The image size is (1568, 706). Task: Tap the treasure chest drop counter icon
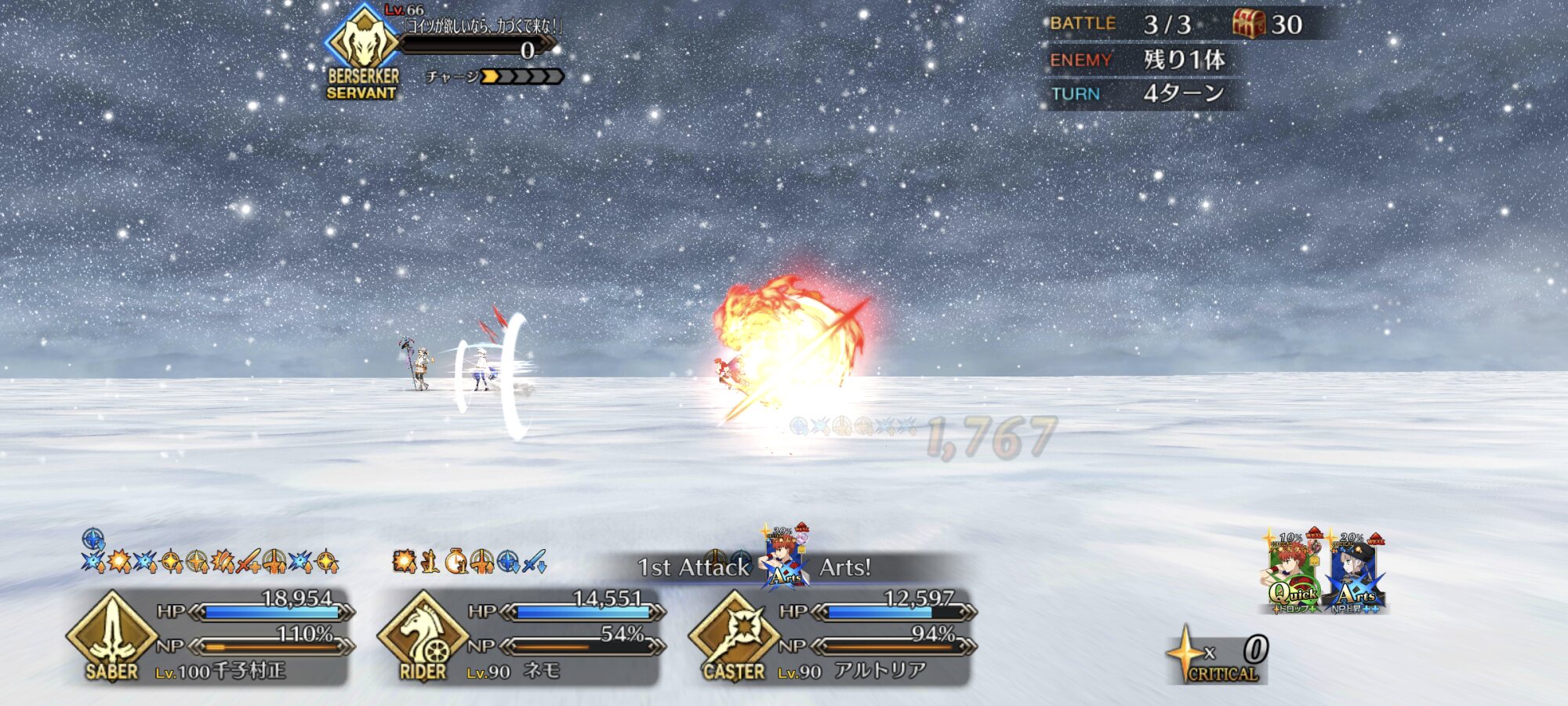point(1248,24)
